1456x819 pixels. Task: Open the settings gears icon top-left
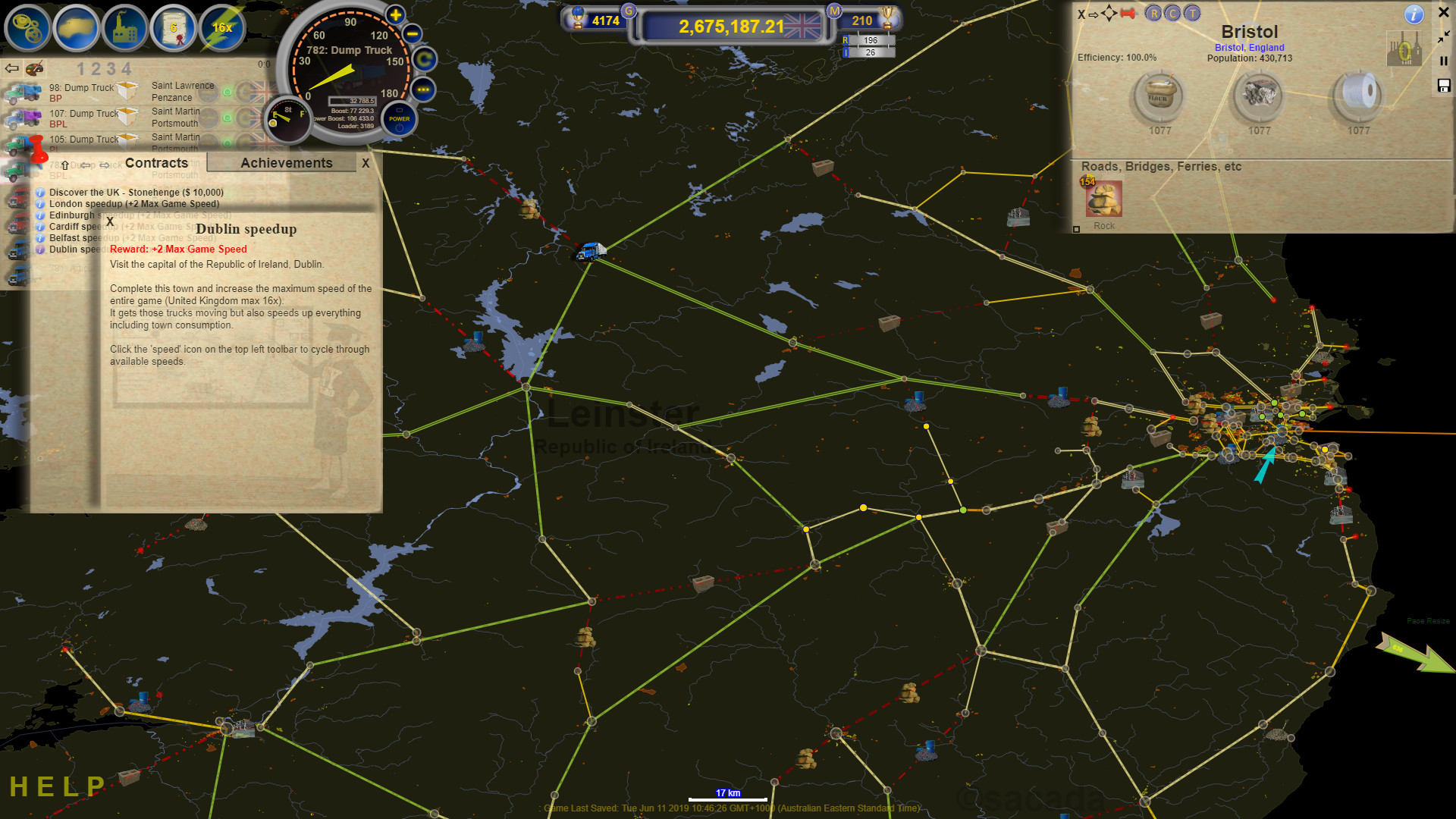28,28
